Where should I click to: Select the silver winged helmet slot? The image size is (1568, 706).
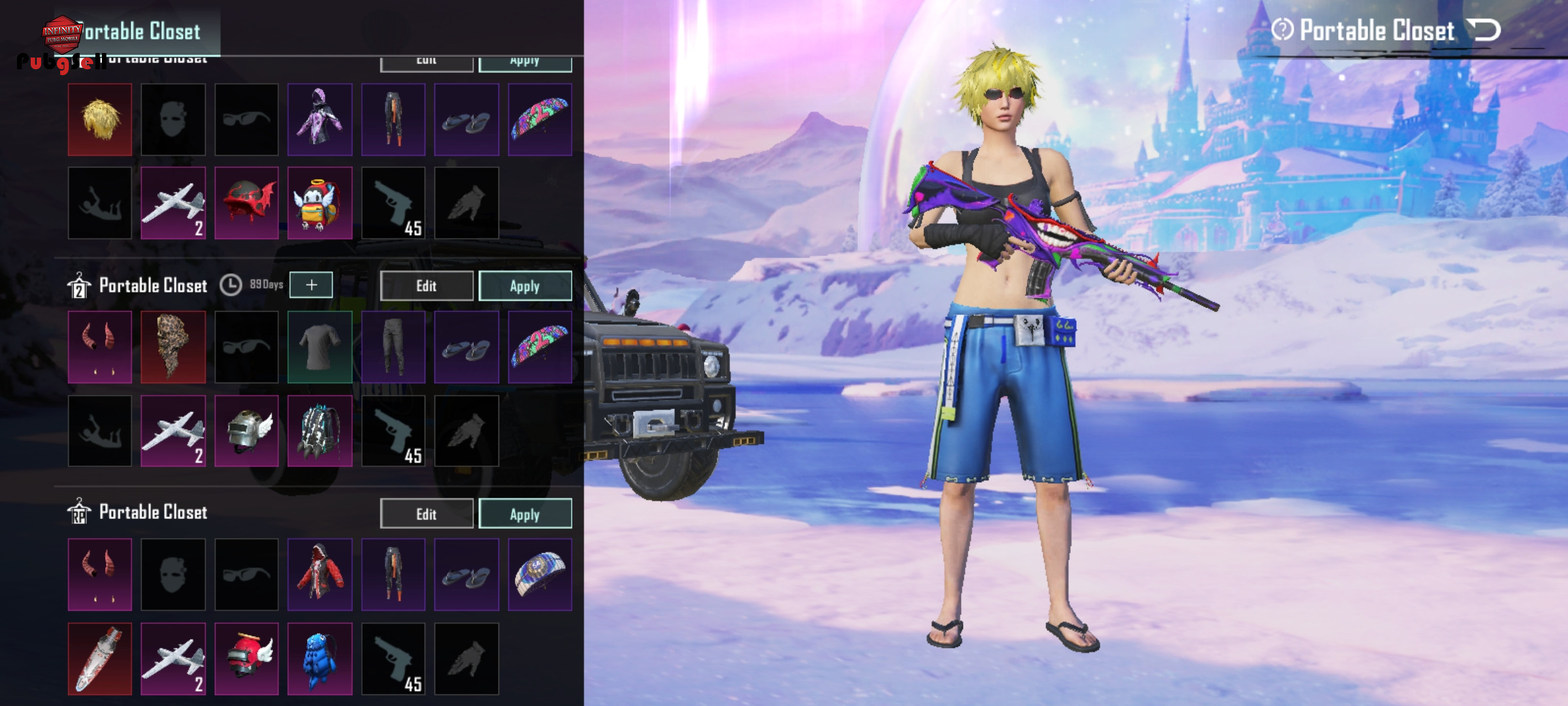pyautogui.click(x=246, y=431)
